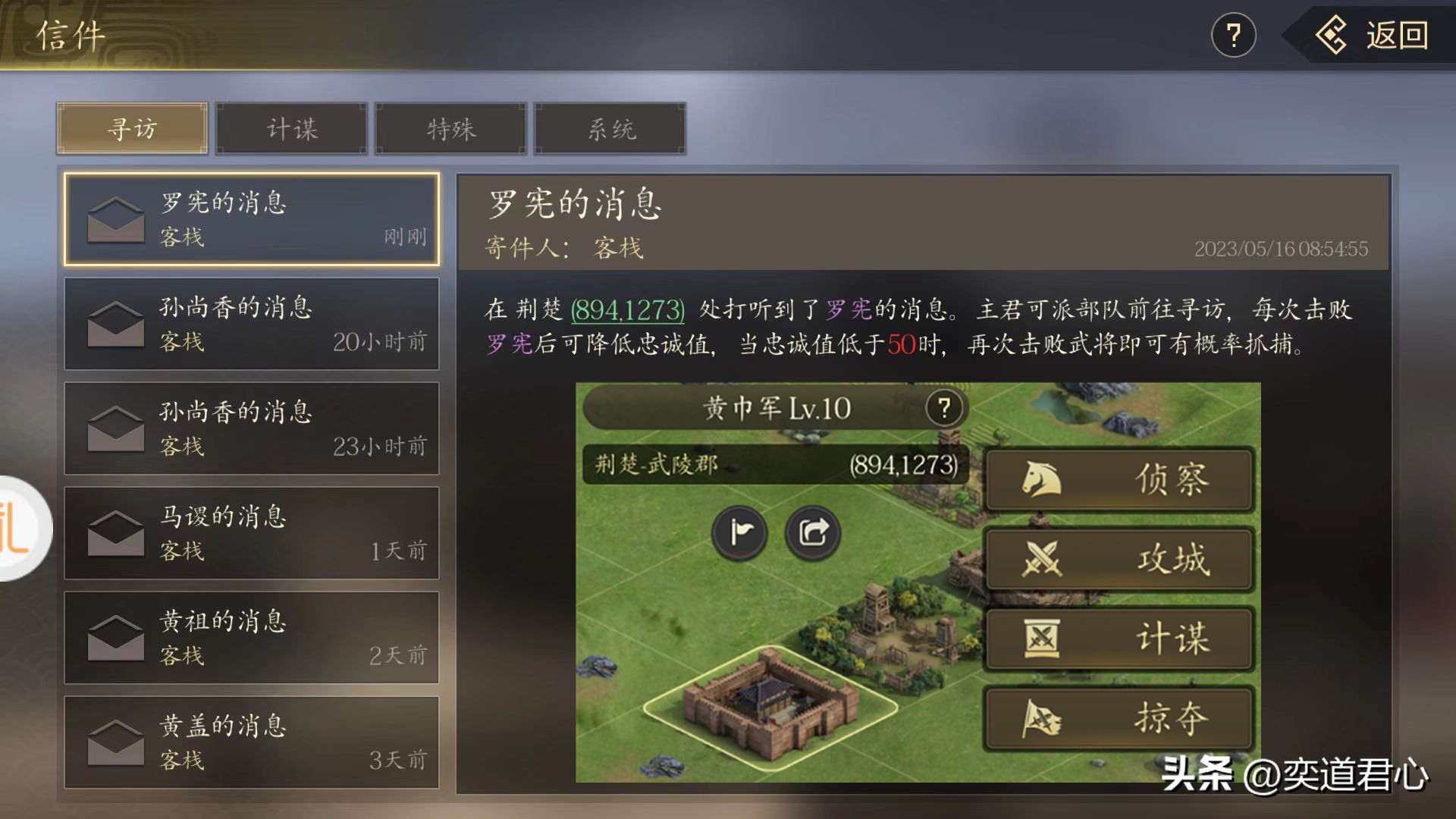
Task: Place the flag marker on the map
Action: pos(739,533)
